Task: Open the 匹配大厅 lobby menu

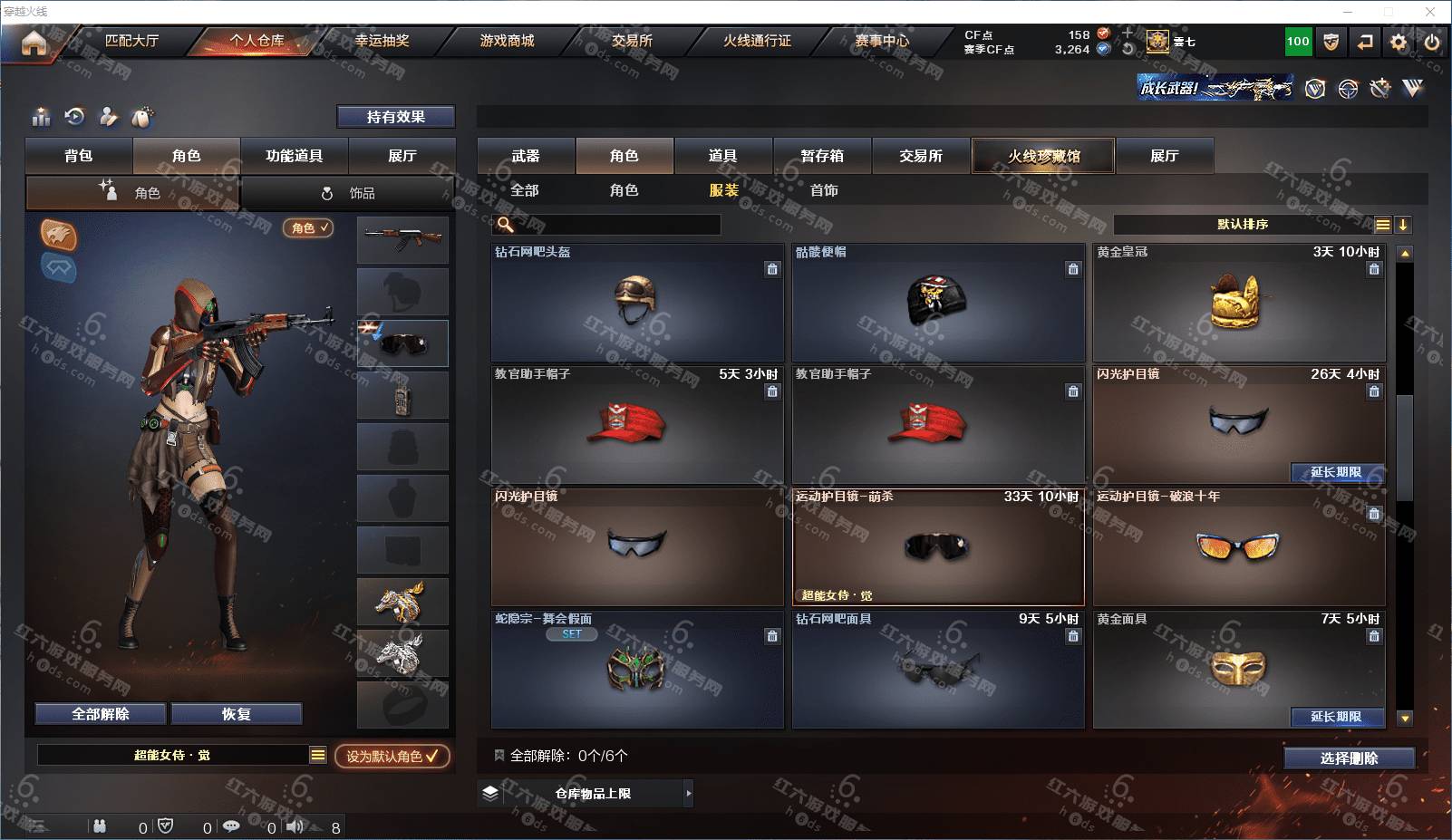Action: [131, 41]
